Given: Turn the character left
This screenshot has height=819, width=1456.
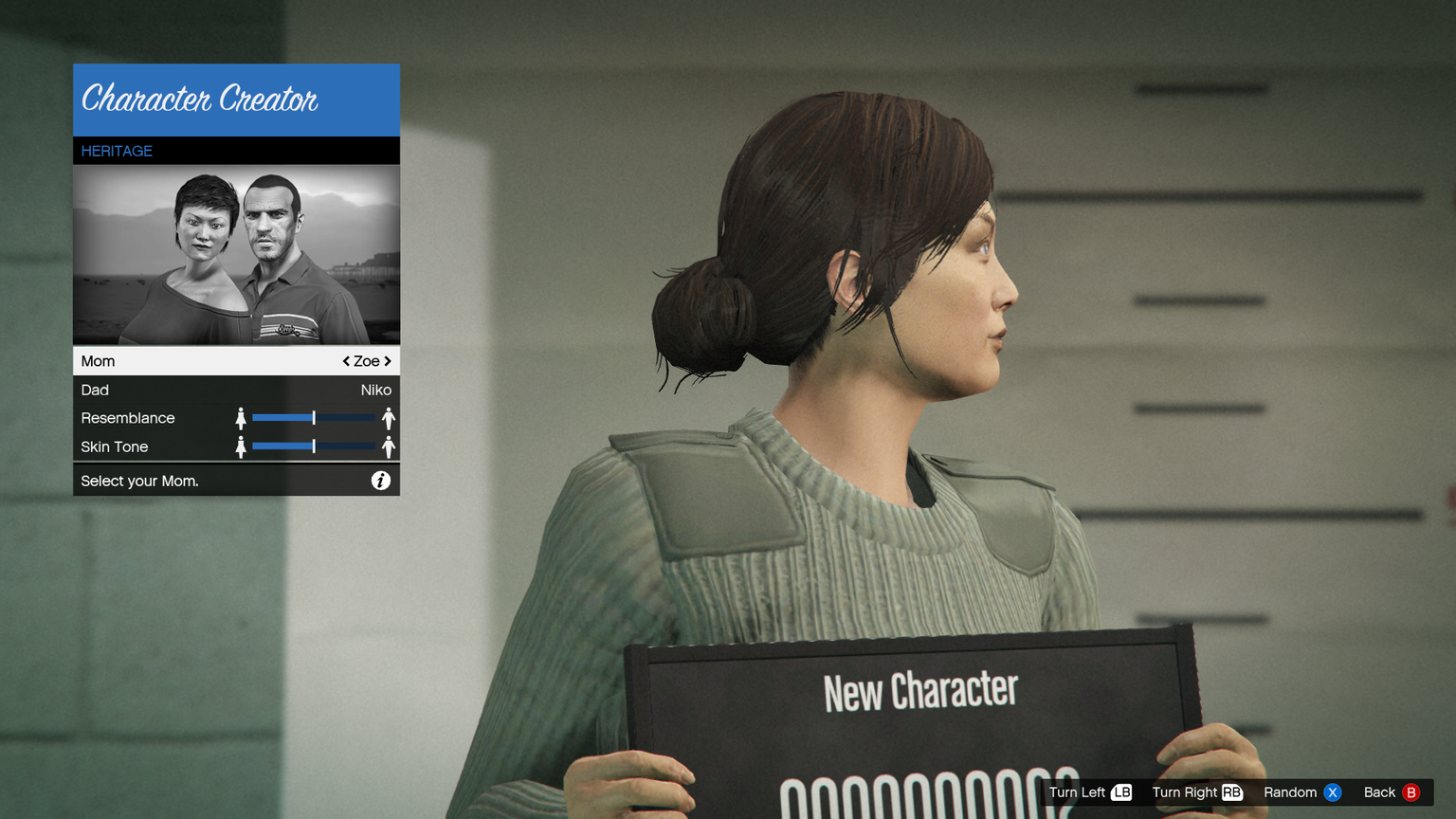Looking at the screenshot, I should tap(1090, 792).
